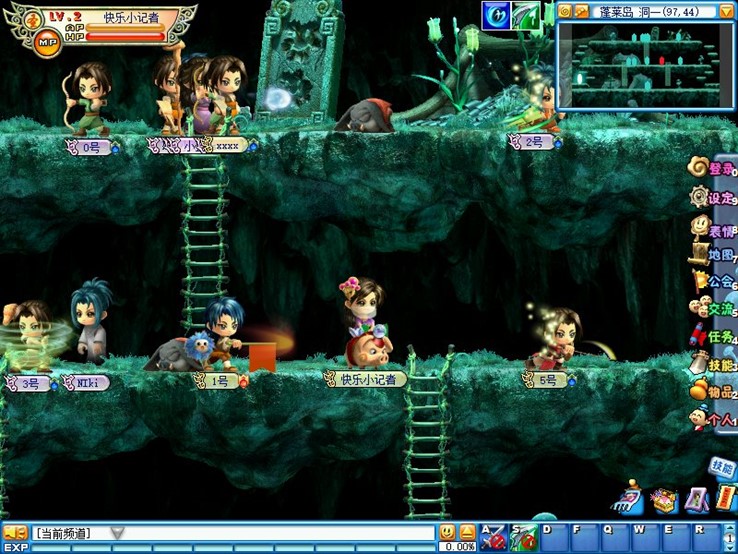Open the 公会 (Guild) menu
The height and width of the screenshot is (554, 738).
point(714,282)
